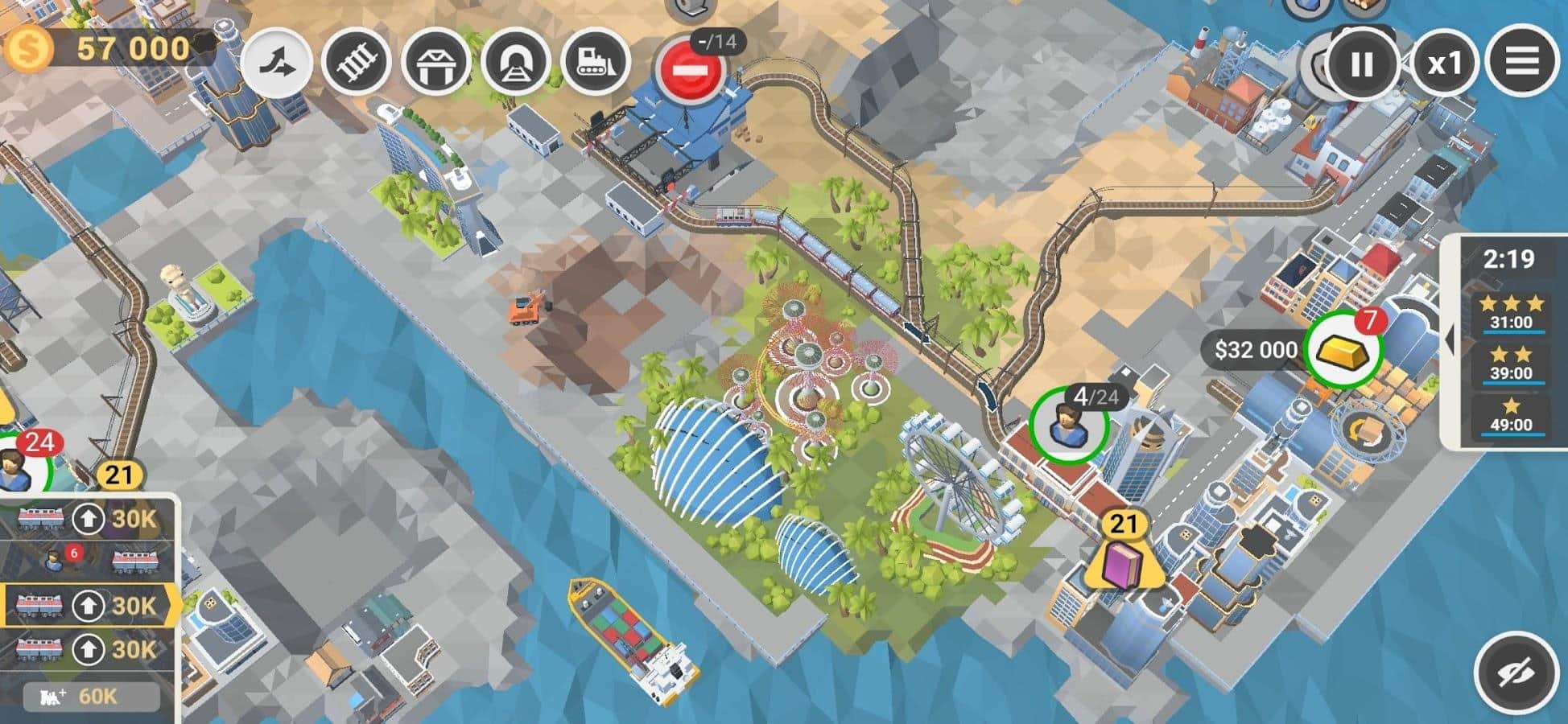Pick the tunnel building tool

pos(515,63)
